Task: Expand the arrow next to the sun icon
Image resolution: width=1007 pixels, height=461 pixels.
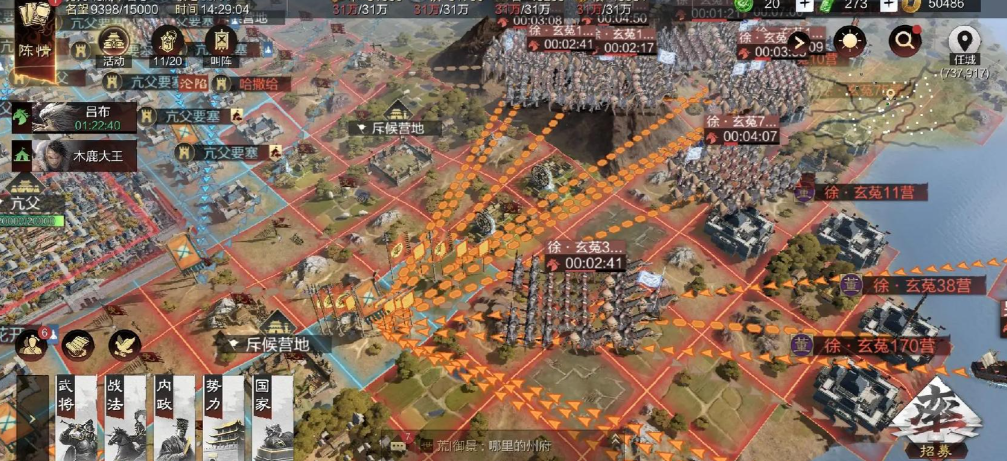Action: click(799, 42)
